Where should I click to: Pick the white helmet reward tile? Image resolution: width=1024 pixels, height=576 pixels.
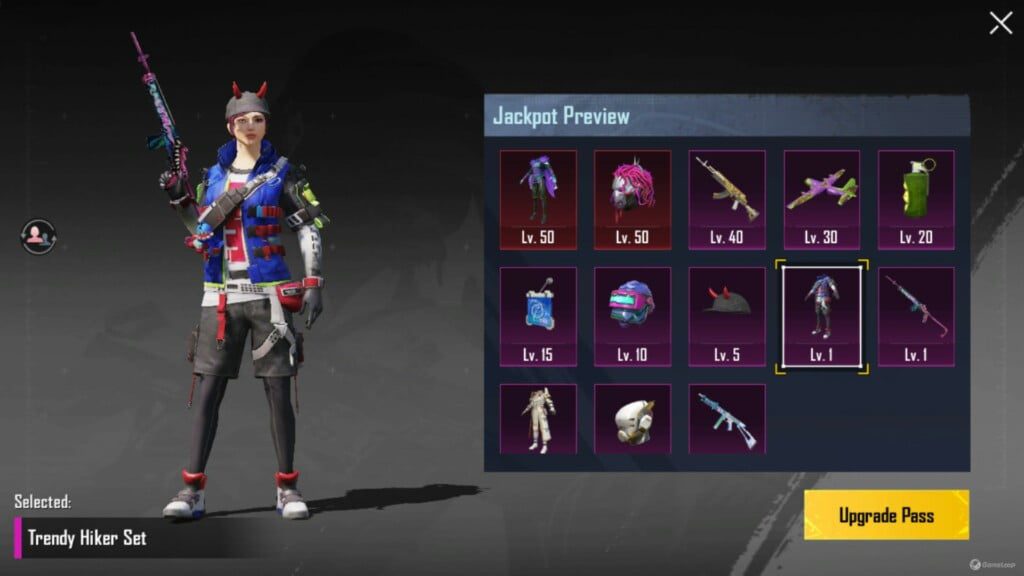(632, 419)
